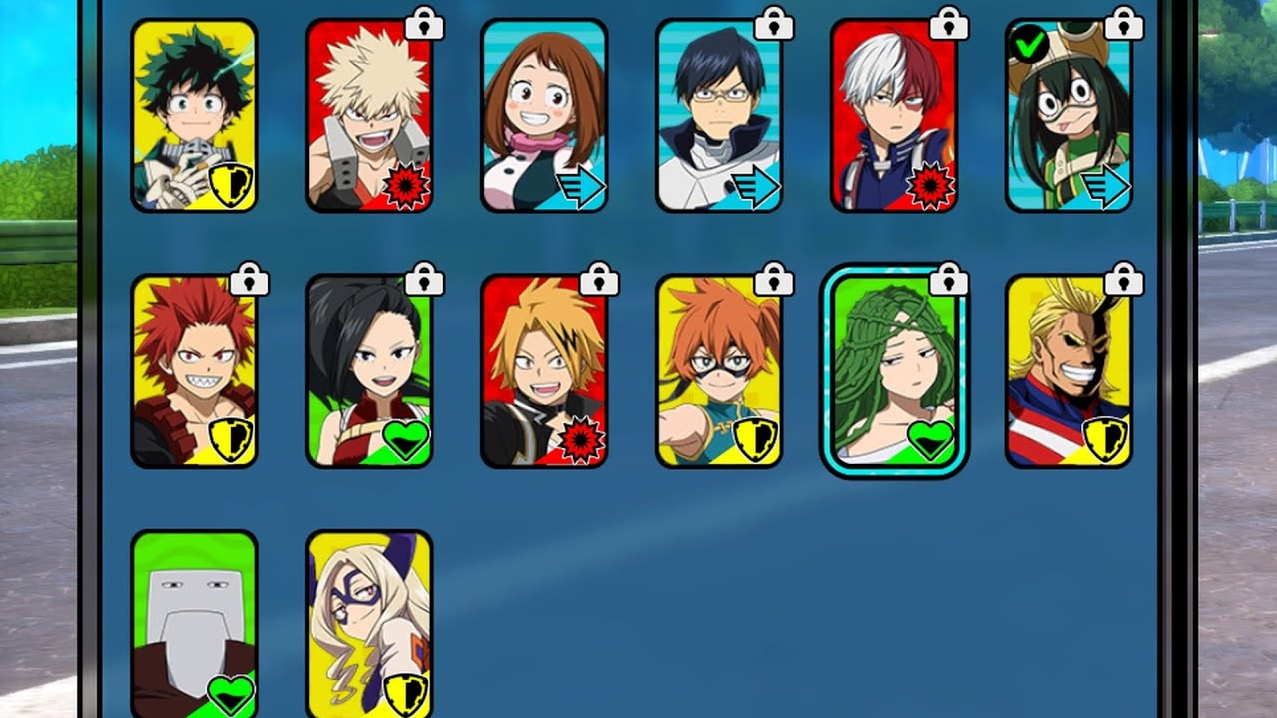Select the Cementoss character card
1277x718 pixels.
pyautogui.click(x=194, y=625)
